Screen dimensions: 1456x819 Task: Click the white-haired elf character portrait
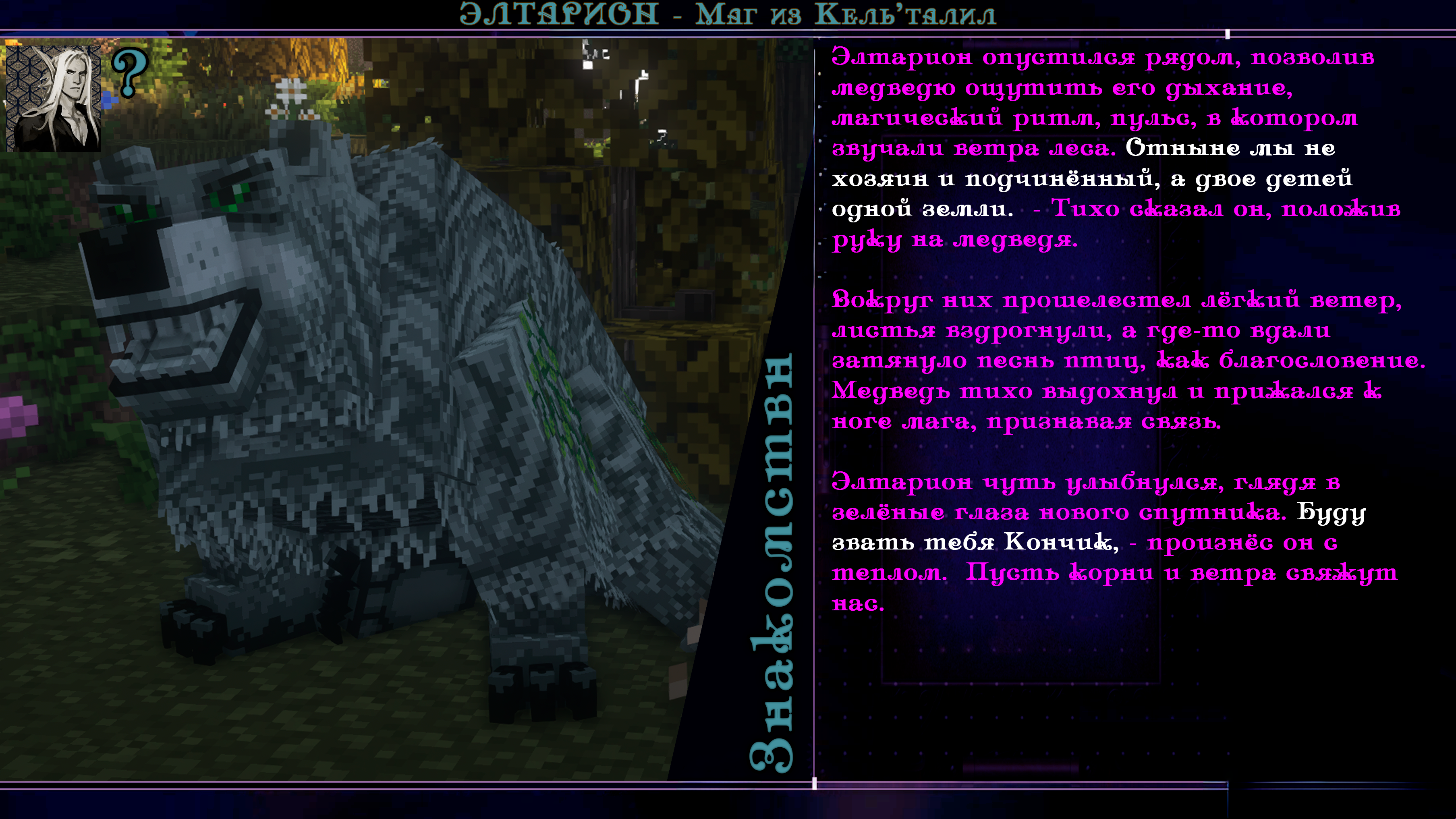[54, 98]
